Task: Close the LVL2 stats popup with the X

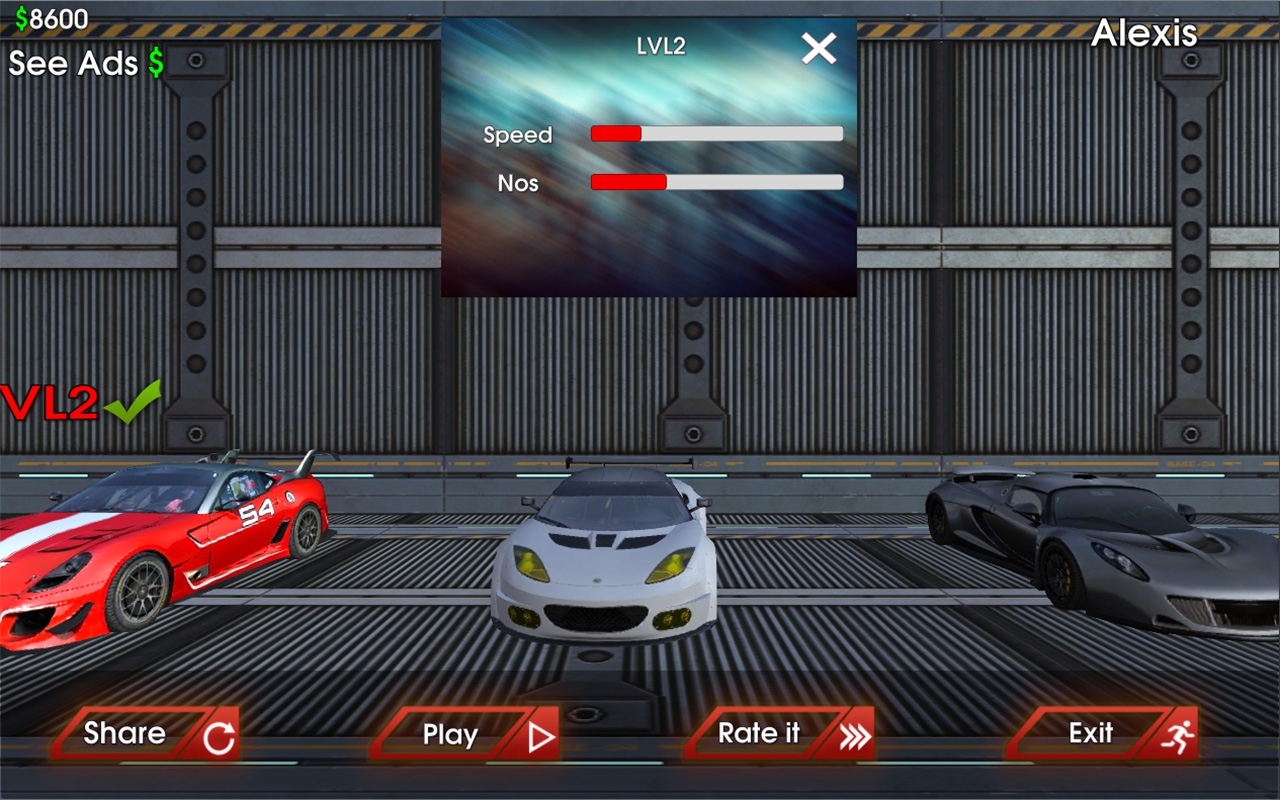Action: [819, 47]
